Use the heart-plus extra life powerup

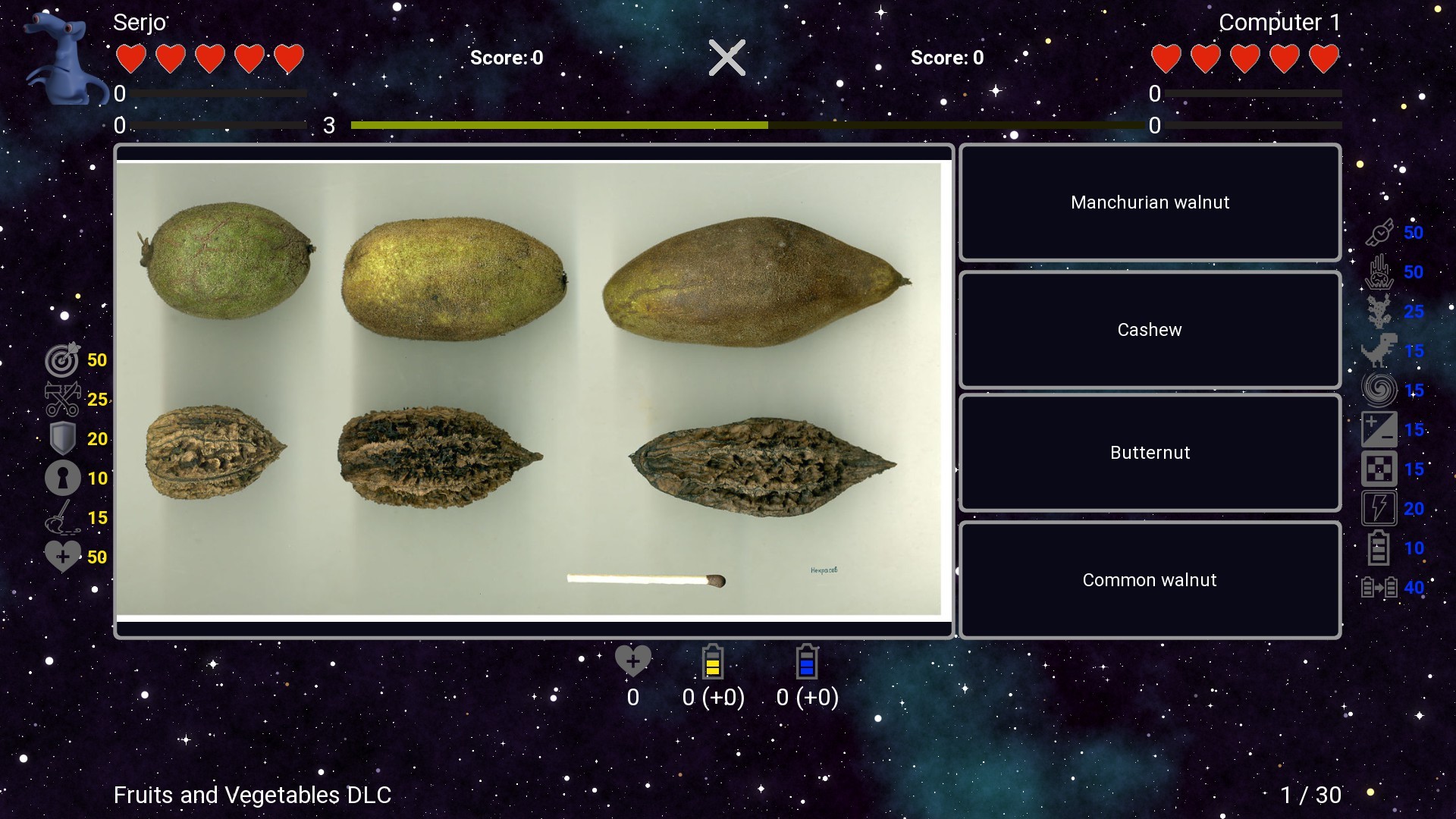click(64, 556)
